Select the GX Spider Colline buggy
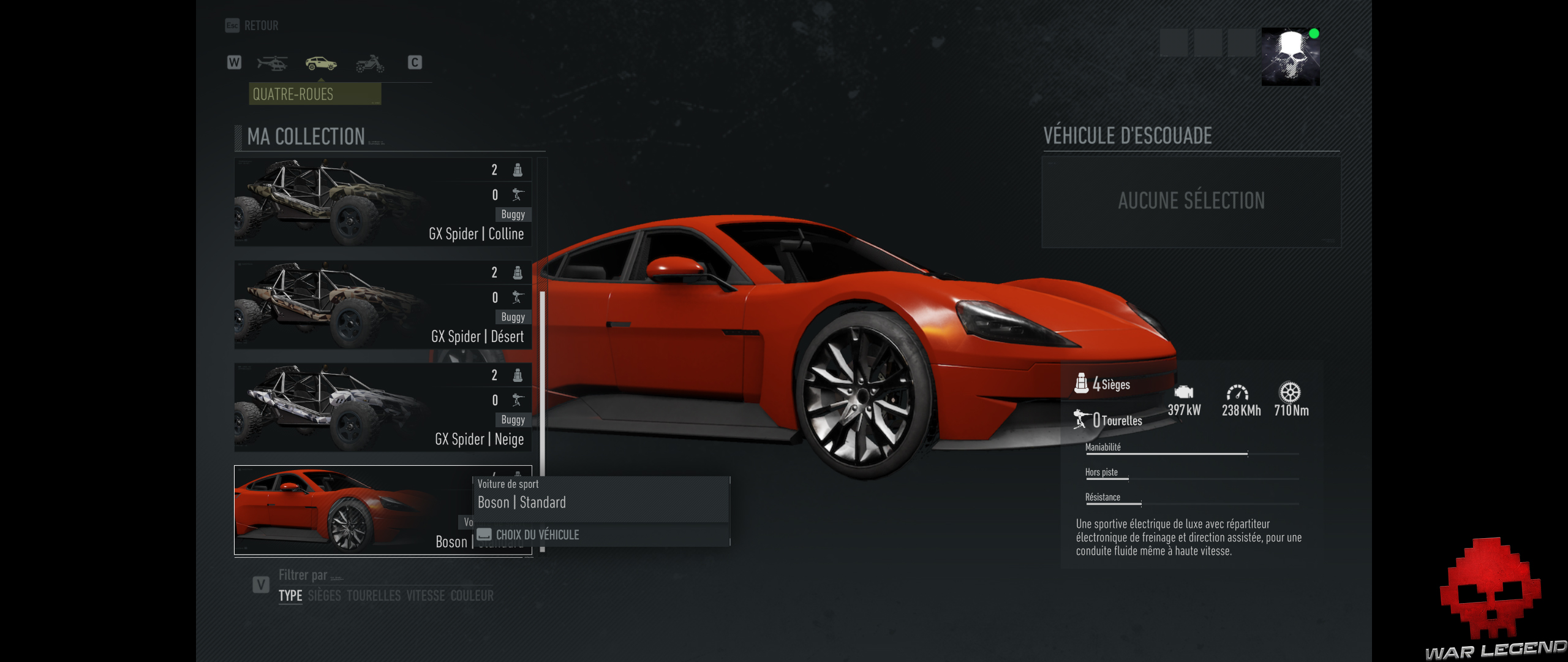Screen dimensions: 1568x662 click(x=383, y=202)
